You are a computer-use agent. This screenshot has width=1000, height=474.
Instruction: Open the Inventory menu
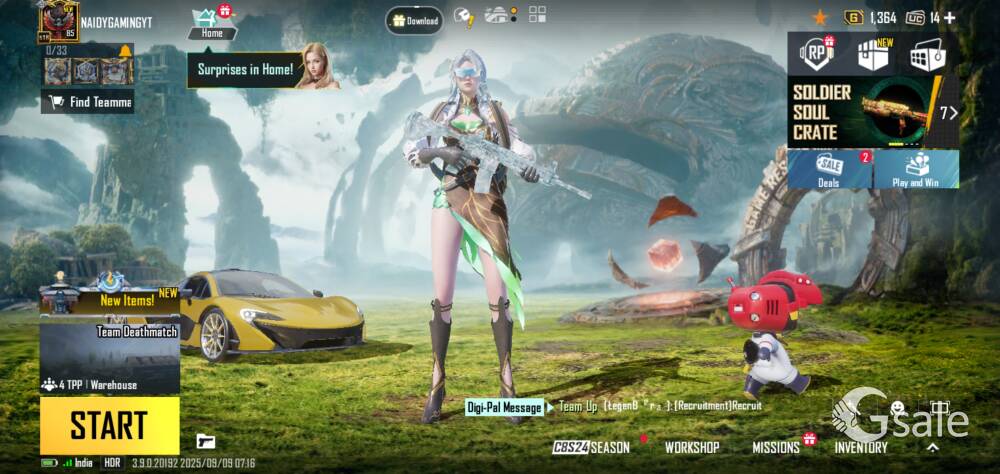861,447
